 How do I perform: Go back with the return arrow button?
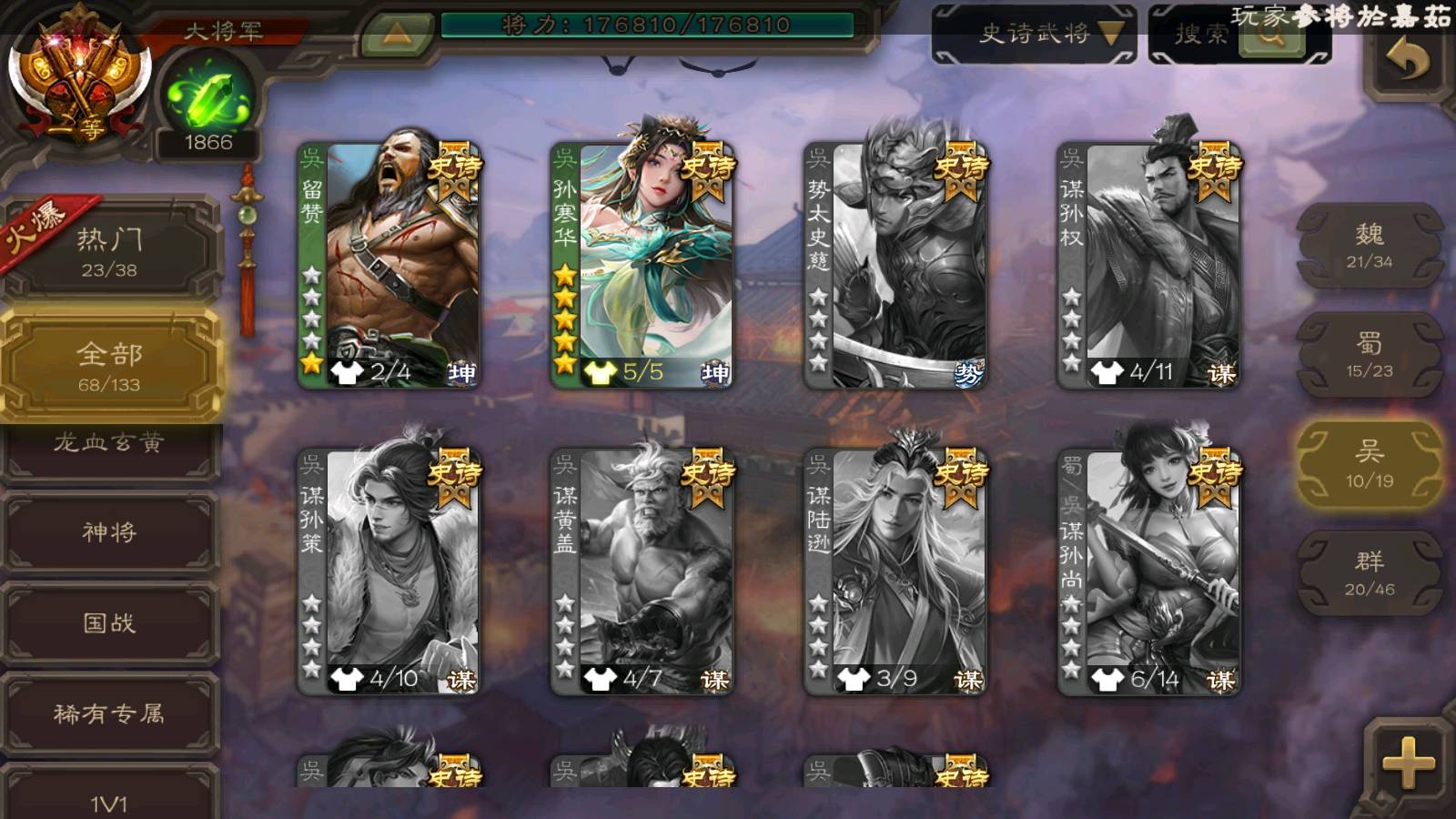click(1407, 62)
